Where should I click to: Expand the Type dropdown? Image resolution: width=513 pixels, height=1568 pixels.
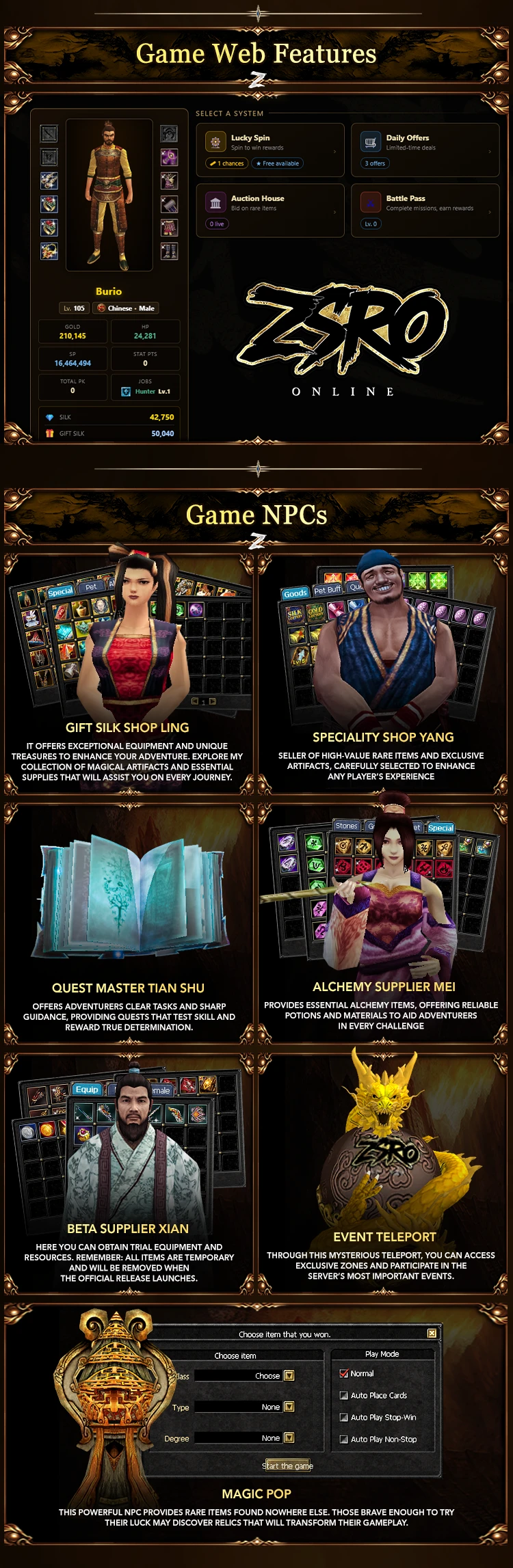pyautogui.click(x=289, y=1407)
